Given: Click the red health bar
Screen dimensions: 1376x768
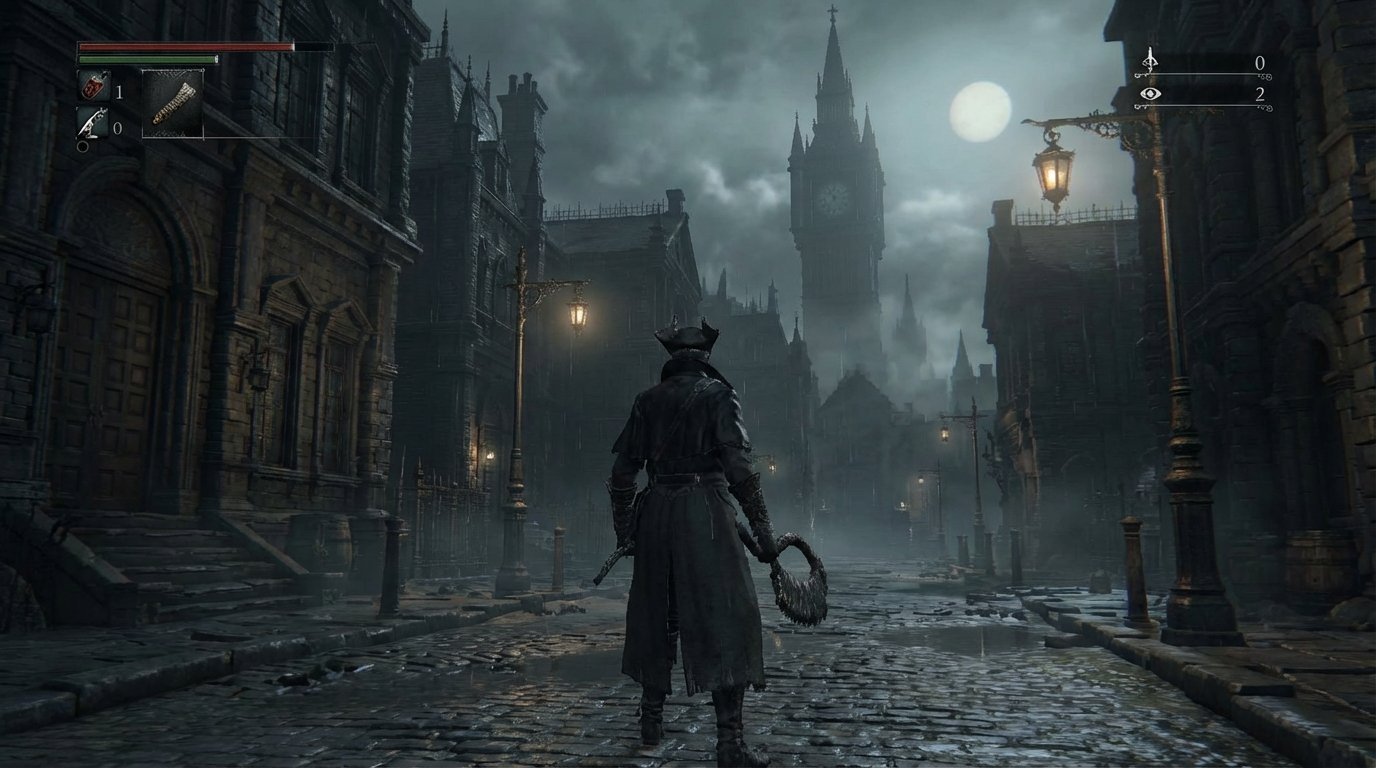Looking at the screenshot, I should 187,46.
